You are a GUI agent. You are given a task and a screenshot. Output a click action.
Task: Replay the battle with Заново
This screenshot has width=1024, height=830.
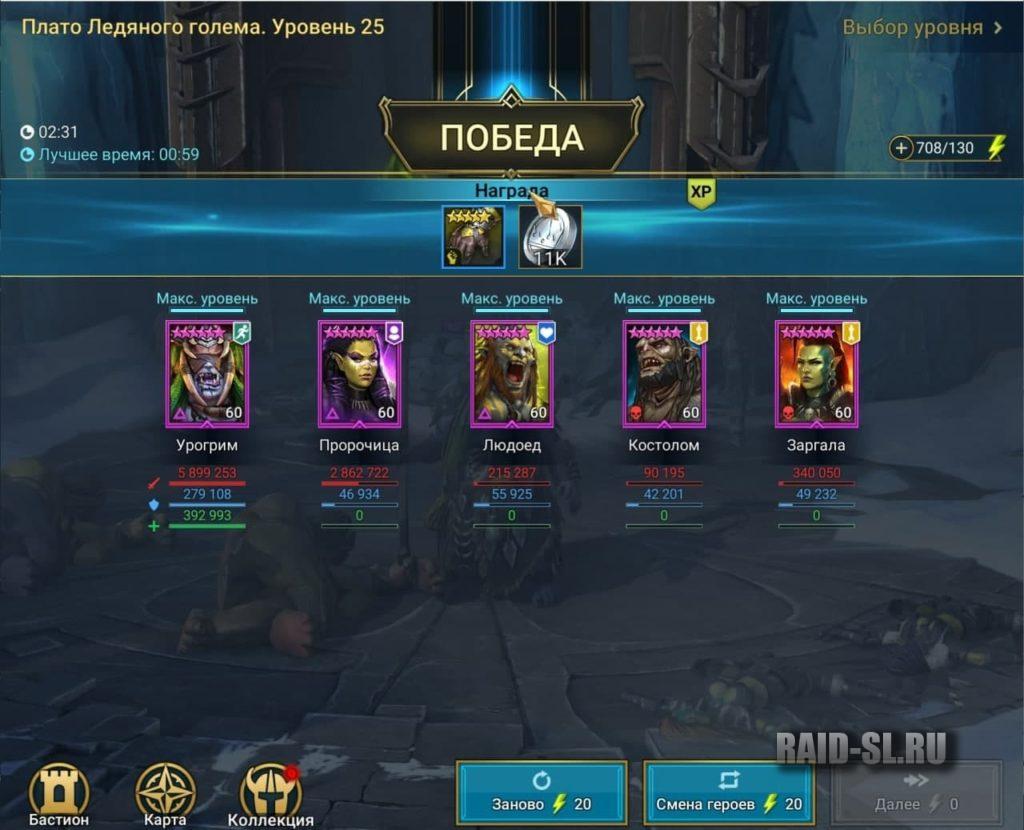point(541,792)
